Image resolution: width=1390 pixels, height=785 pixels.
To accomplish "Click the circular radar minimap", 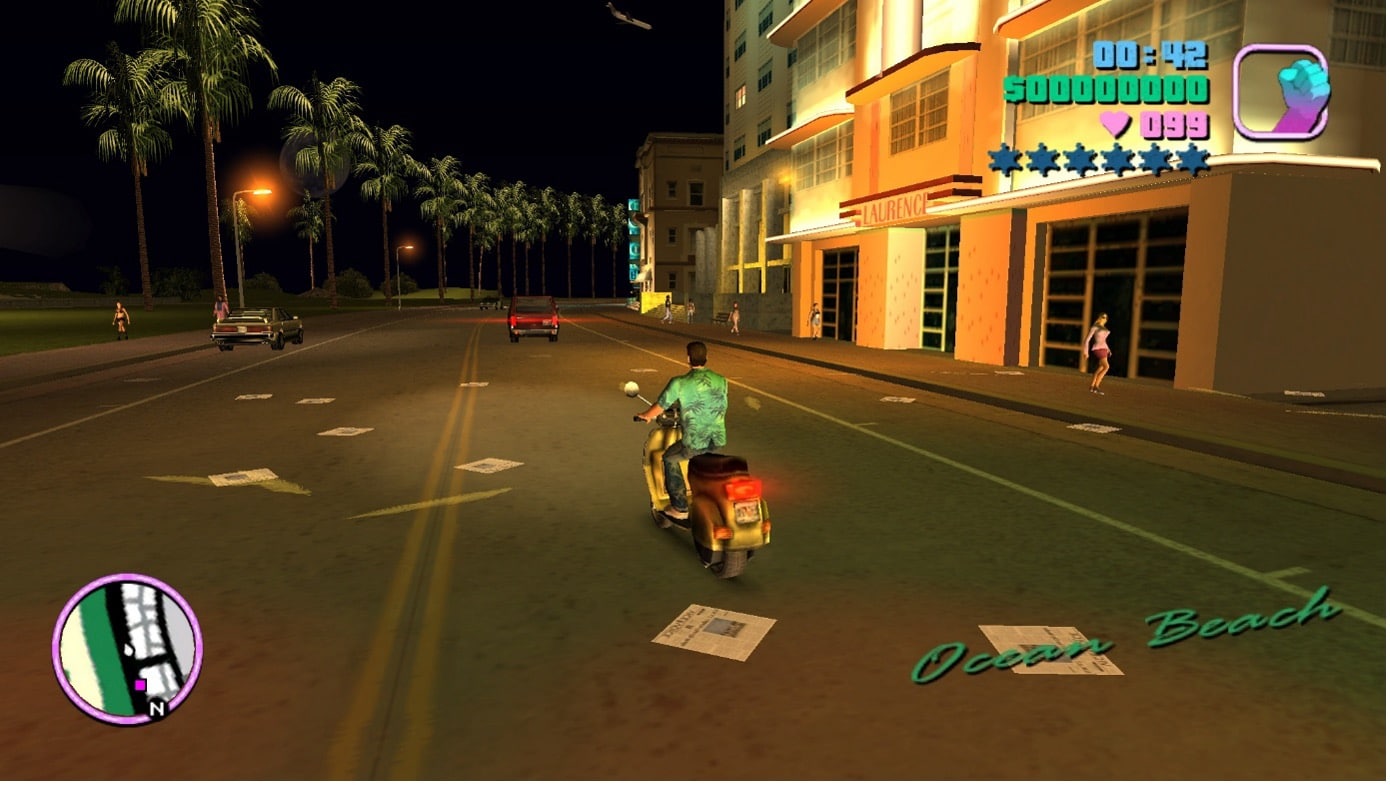I will coord(127,647).
